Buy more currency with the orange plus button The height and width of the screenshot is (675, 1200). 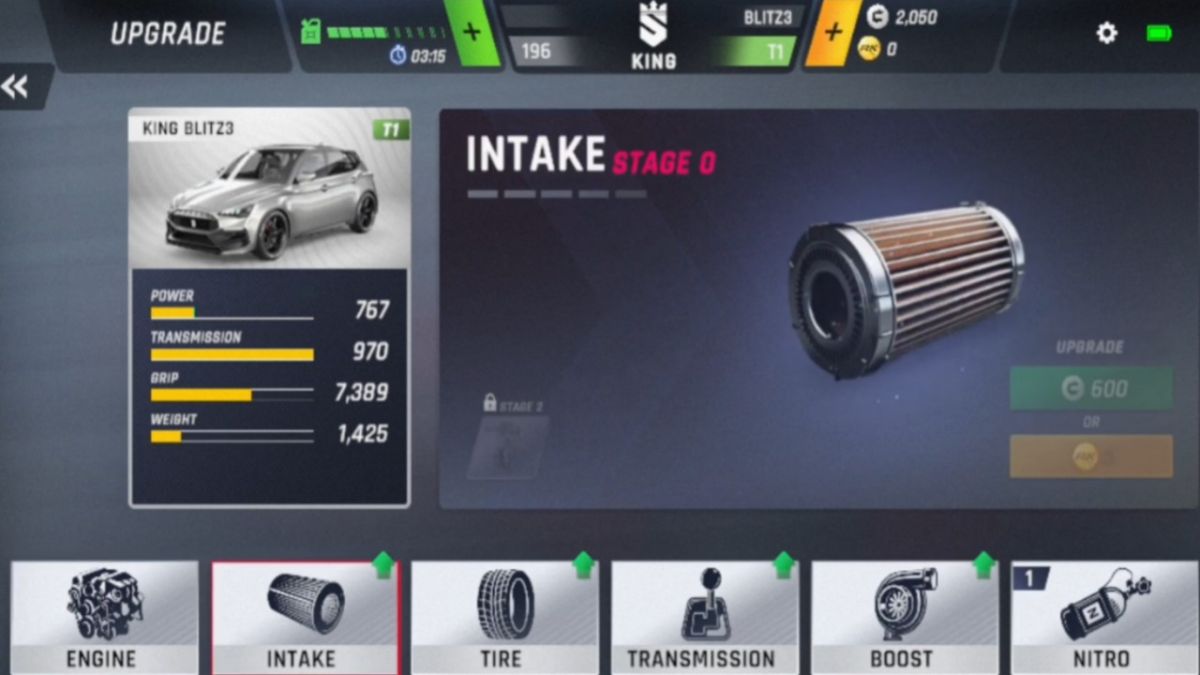coord(833,32)
